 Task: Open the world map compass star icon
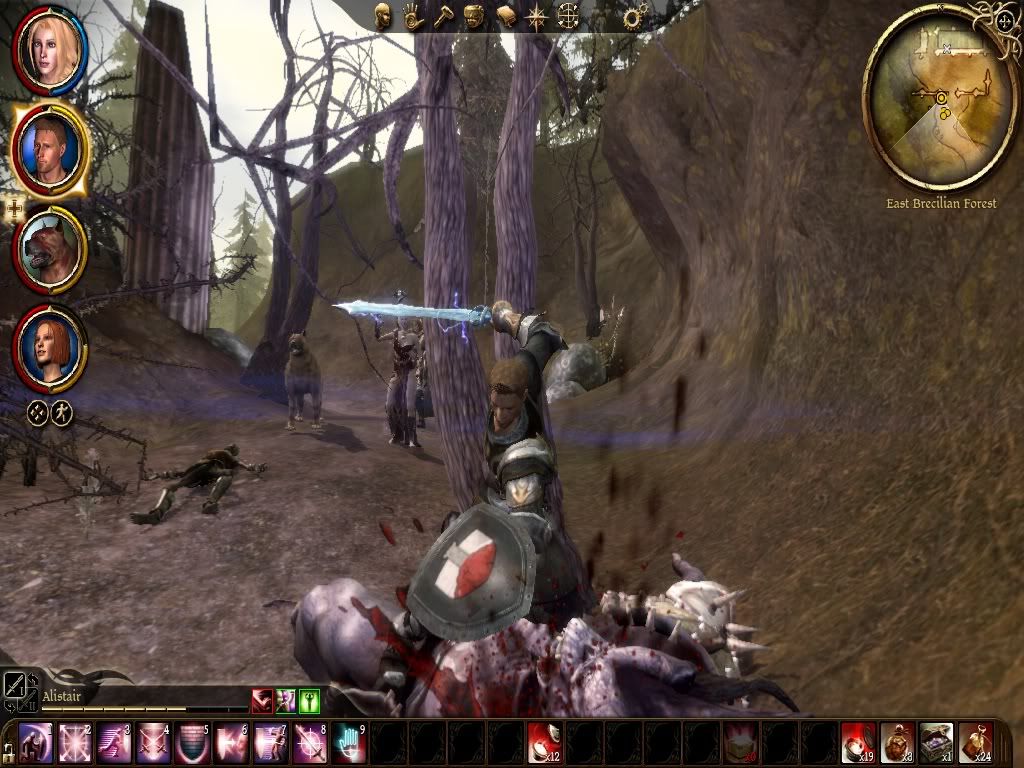click(538, 17)
